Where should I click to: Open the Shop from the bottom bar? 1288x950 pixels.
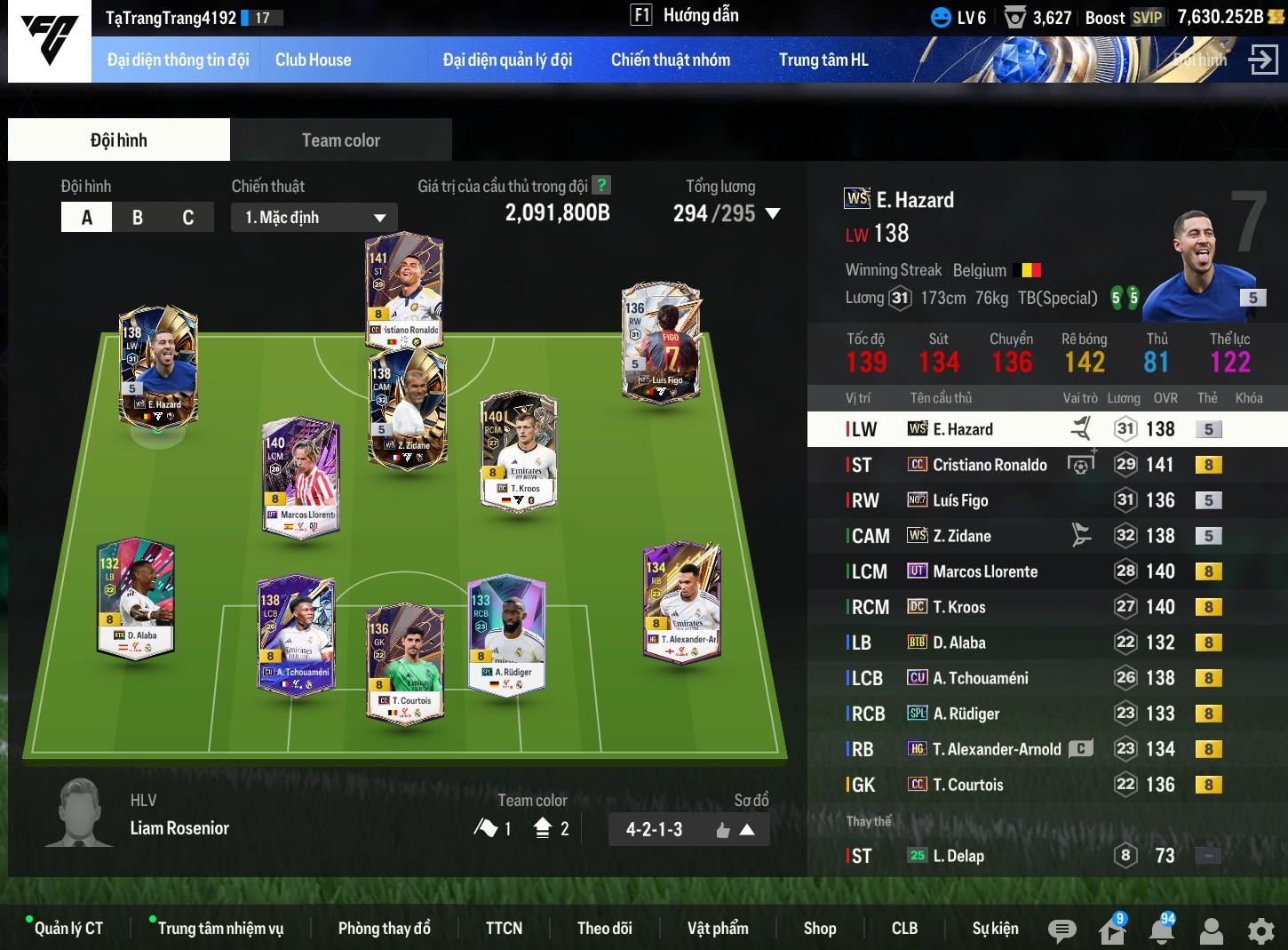coord(819,928)
